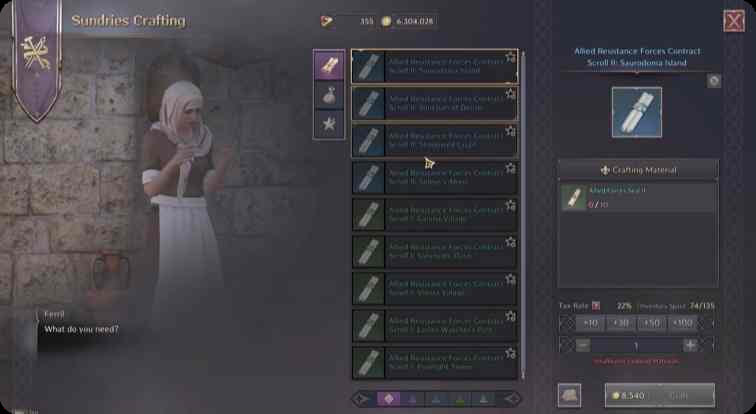
Task: Select the Moonlight Tower contract scroll recipe
Action: [434, 361]
